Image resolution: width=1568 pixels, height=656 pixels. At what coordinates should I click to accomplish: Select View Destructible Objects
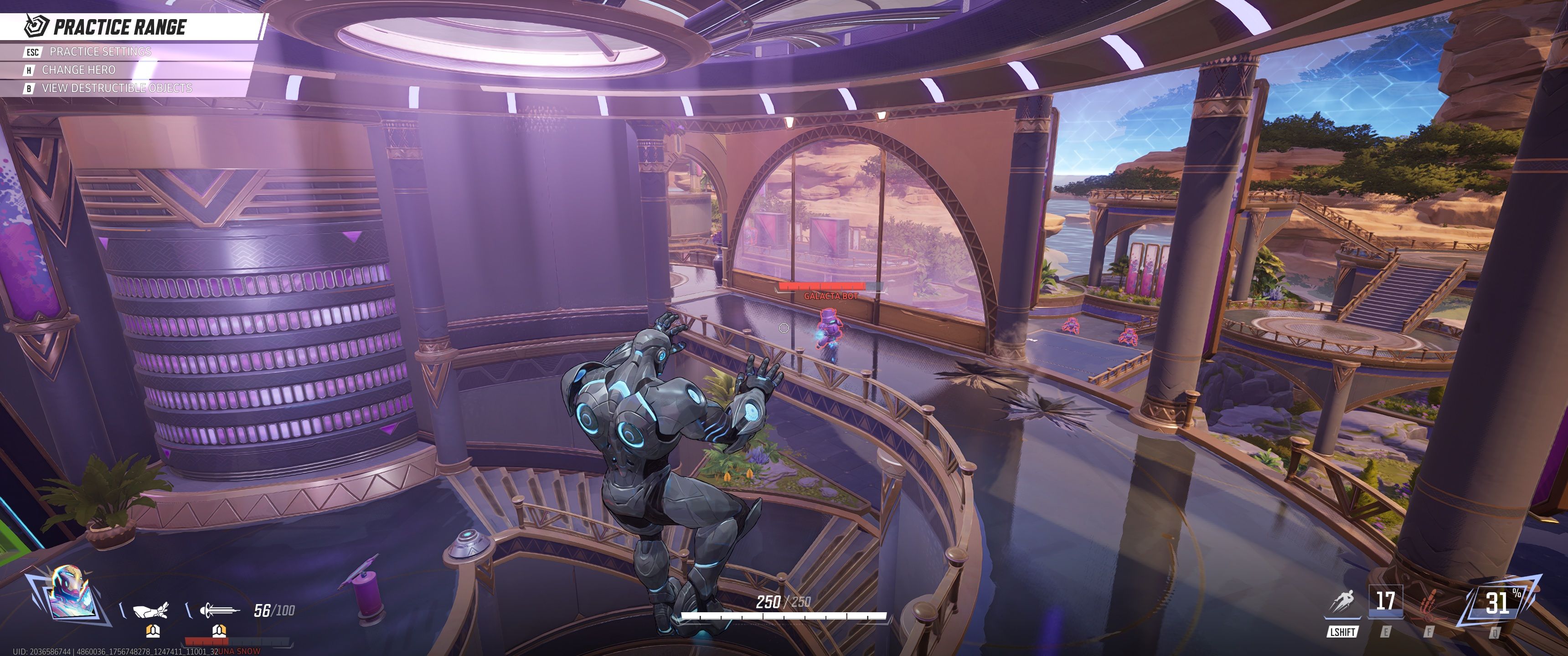[116, 88]
